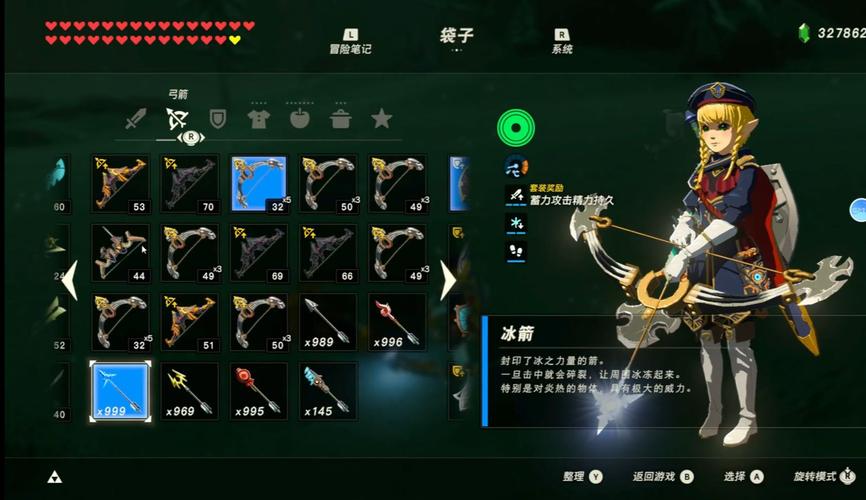Show the cooking pot materials tab

(x=341, y=120)
